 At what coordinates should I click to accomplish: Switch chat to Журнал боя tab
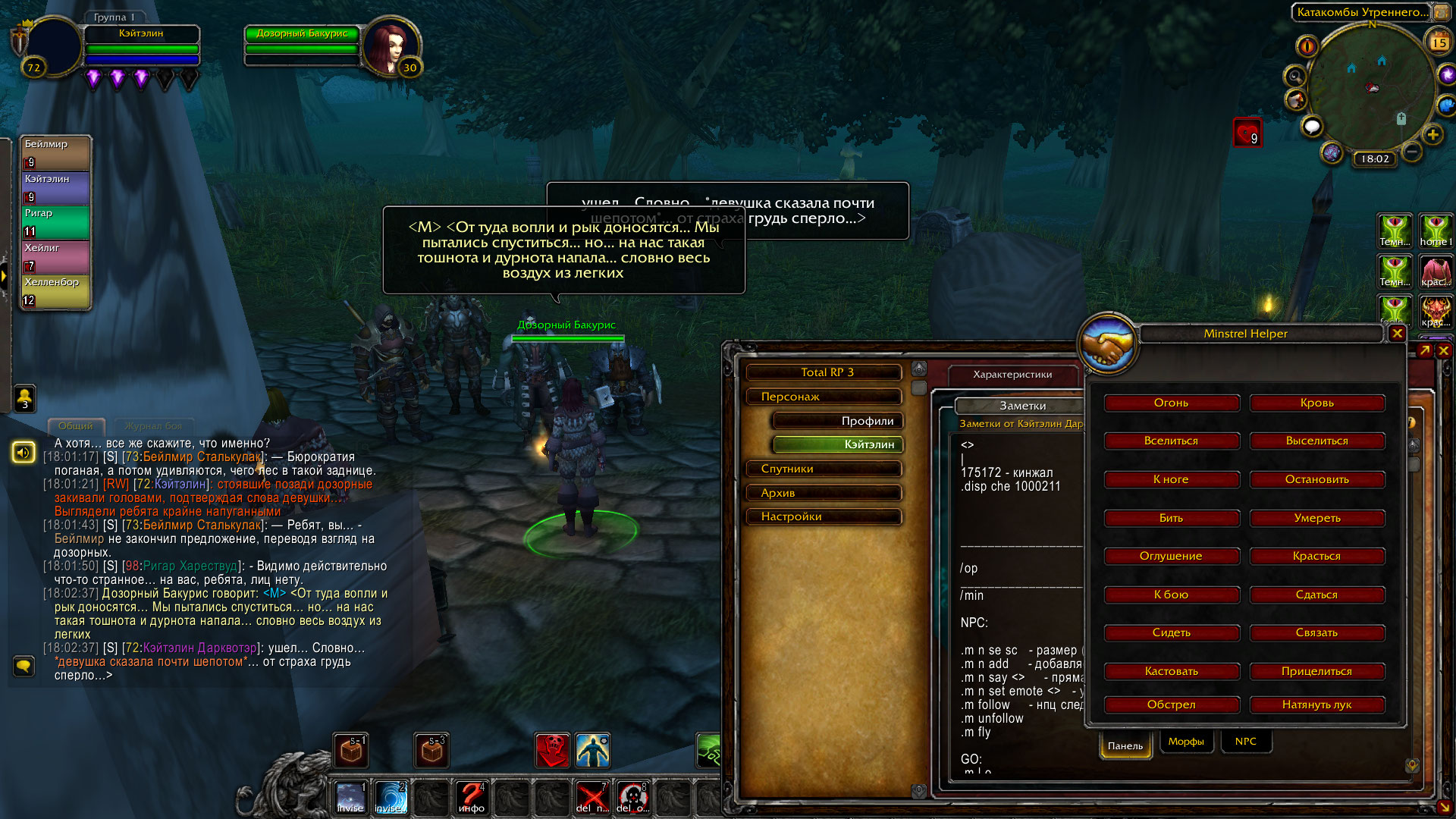[153, 426]
